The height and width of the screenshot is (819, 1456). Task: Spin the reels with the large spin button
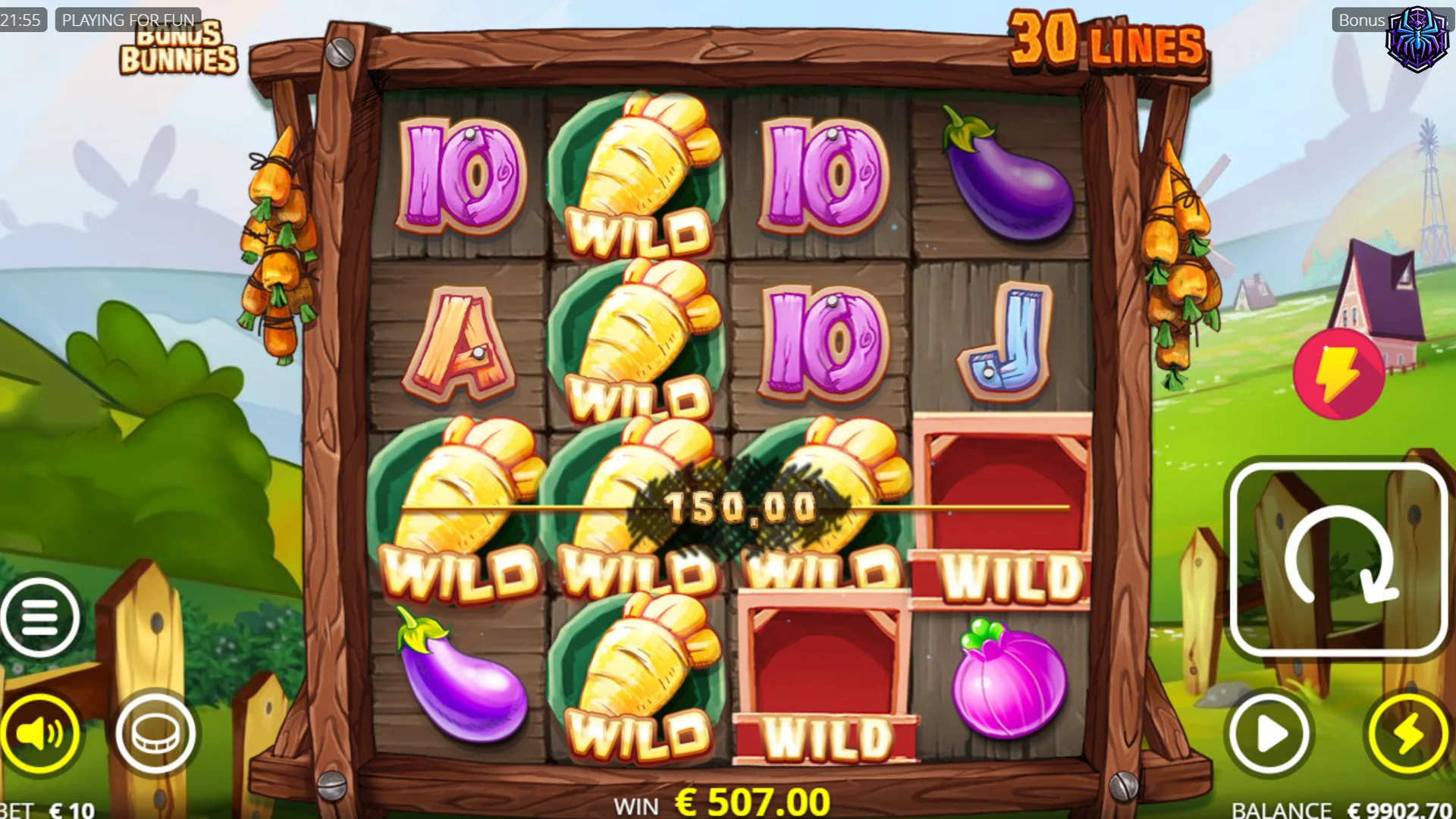[1339, 560]
